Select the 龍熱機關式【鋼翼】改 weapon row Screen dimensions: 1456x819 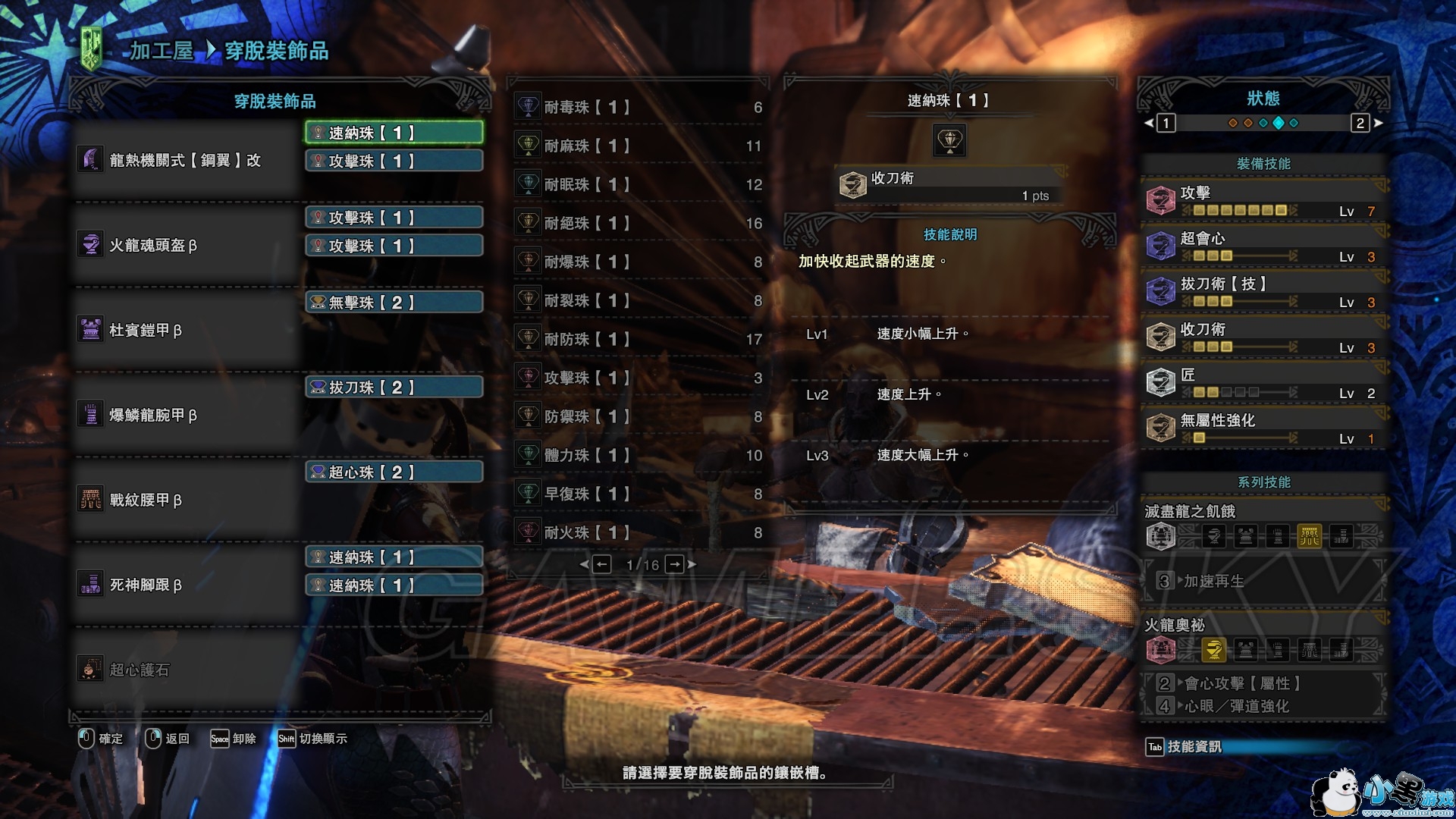point(186,160)
